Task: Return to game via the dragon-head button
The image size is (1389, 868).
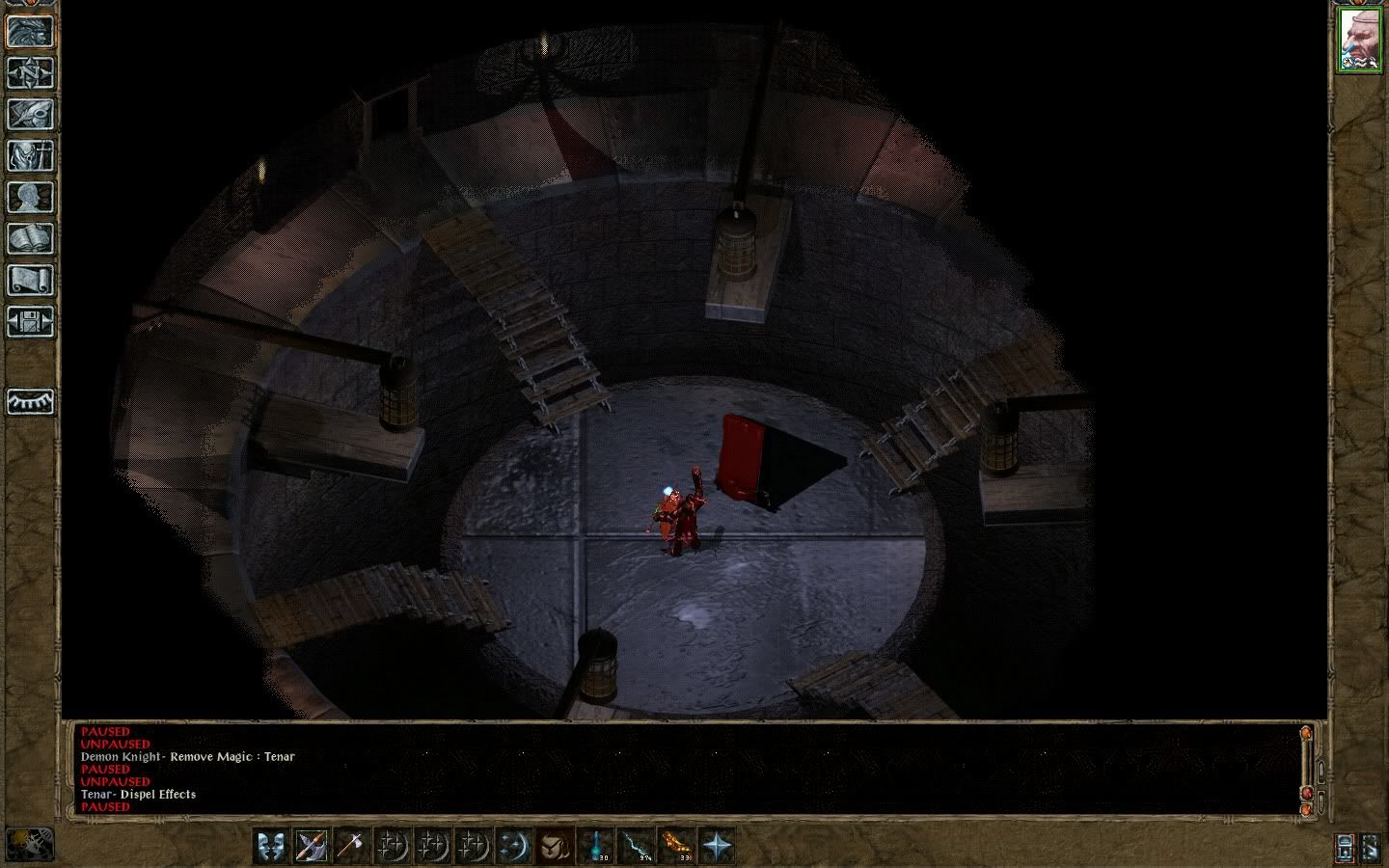Action: coord(30,31)
